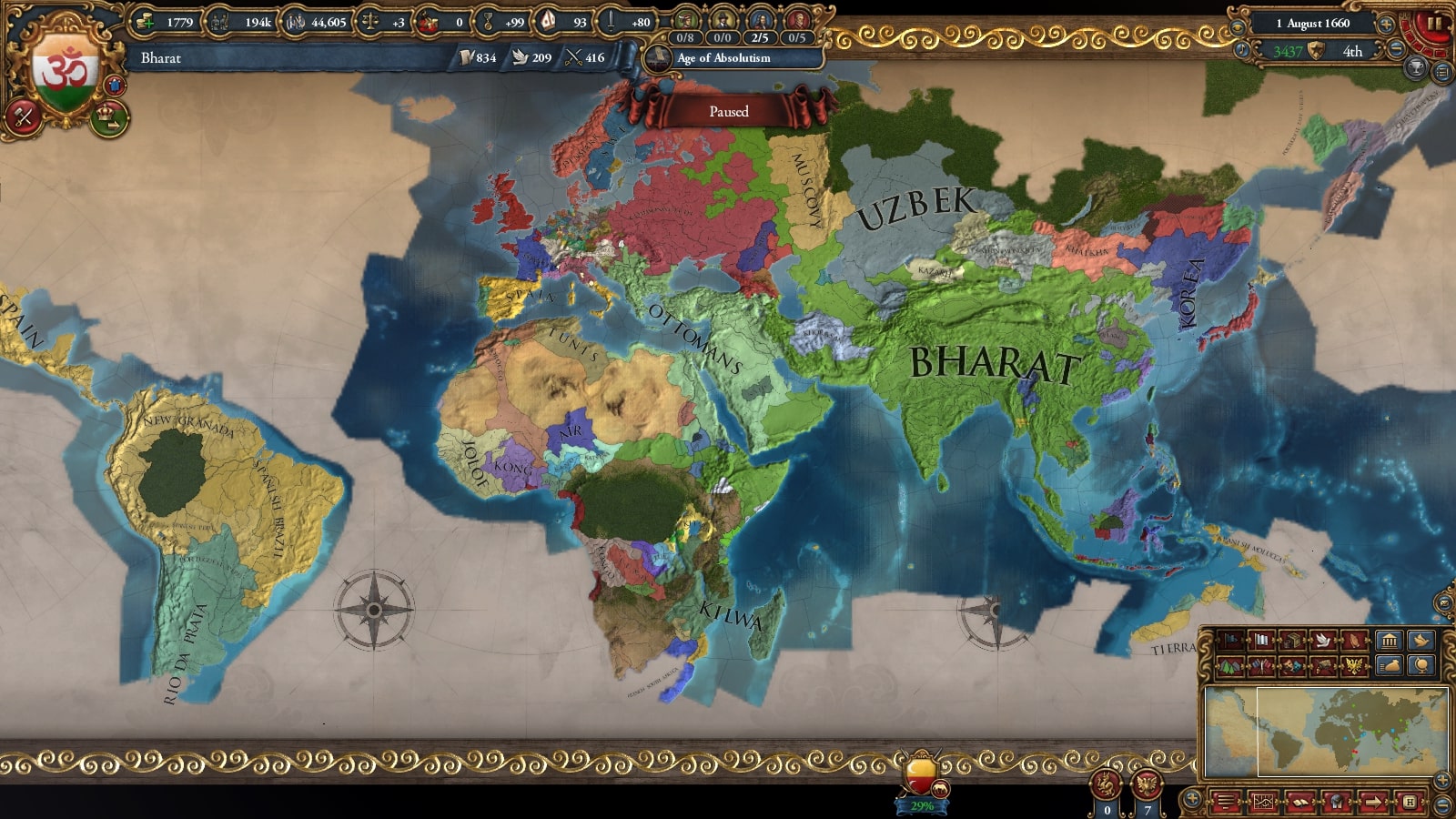The width and height of the screenshot is (1456, 819).
Task: Click the pause button
Action: [x=1434, y=23]
